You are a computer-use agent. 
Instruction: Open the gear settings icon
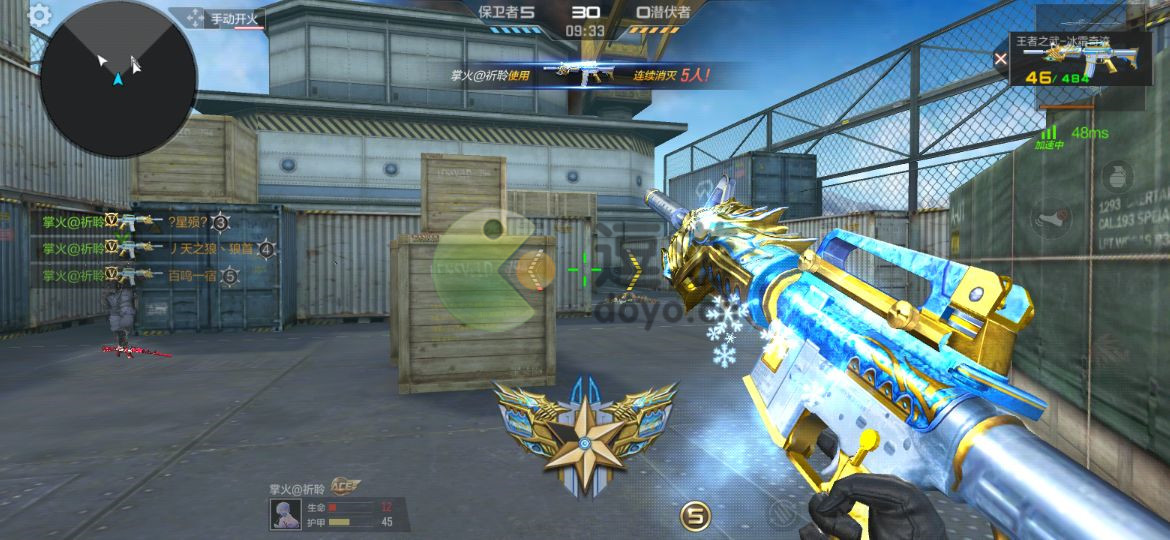pyautogui.click(x=39, y=15)
